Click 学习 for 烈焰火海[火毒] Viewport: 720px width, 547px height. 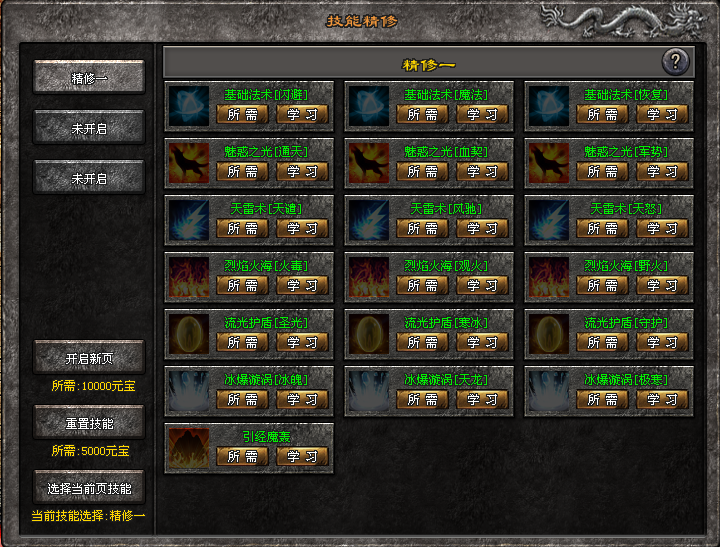click(302, 285)
